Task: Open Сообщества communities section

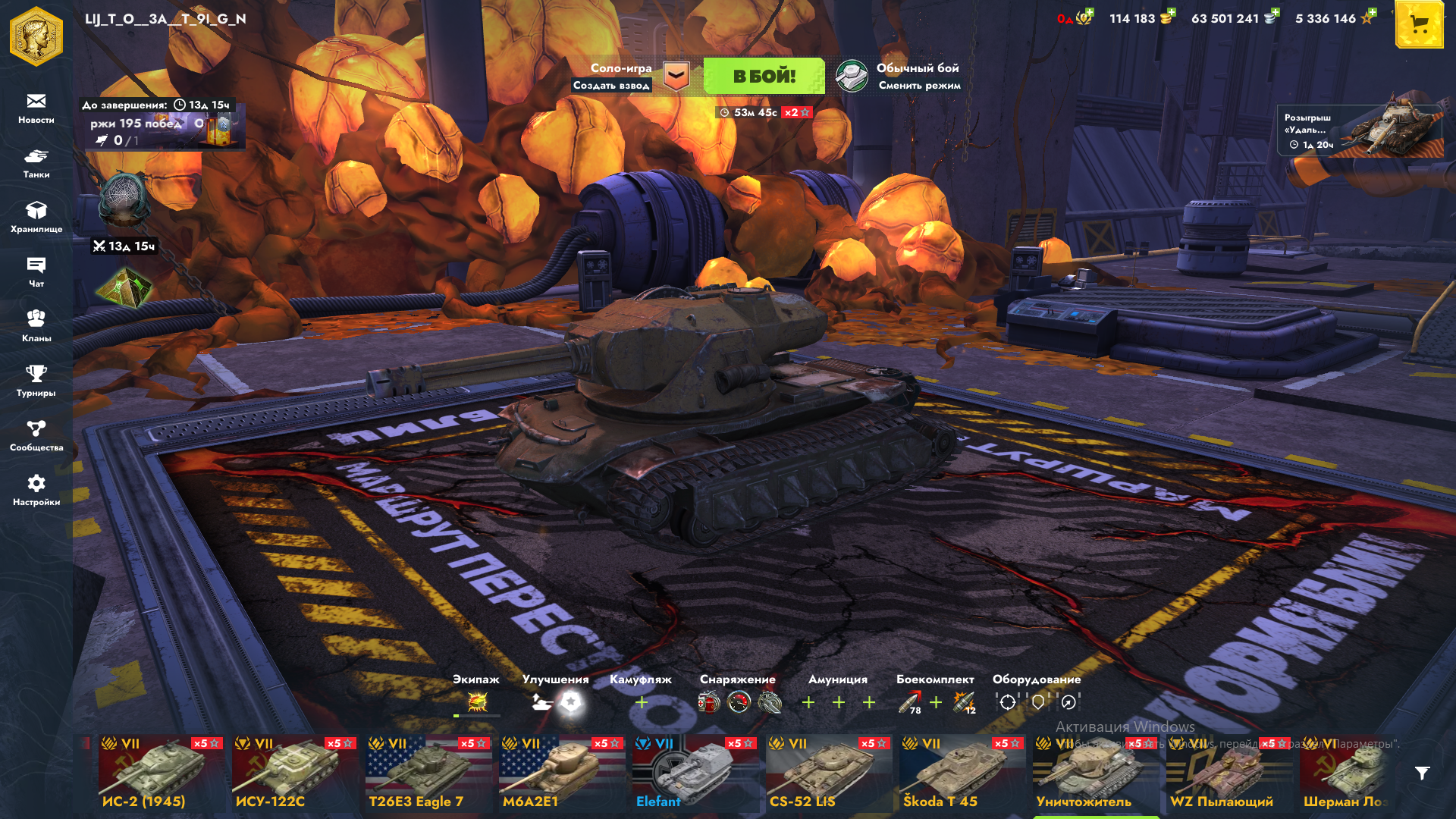Action: [x=36, y=436]
